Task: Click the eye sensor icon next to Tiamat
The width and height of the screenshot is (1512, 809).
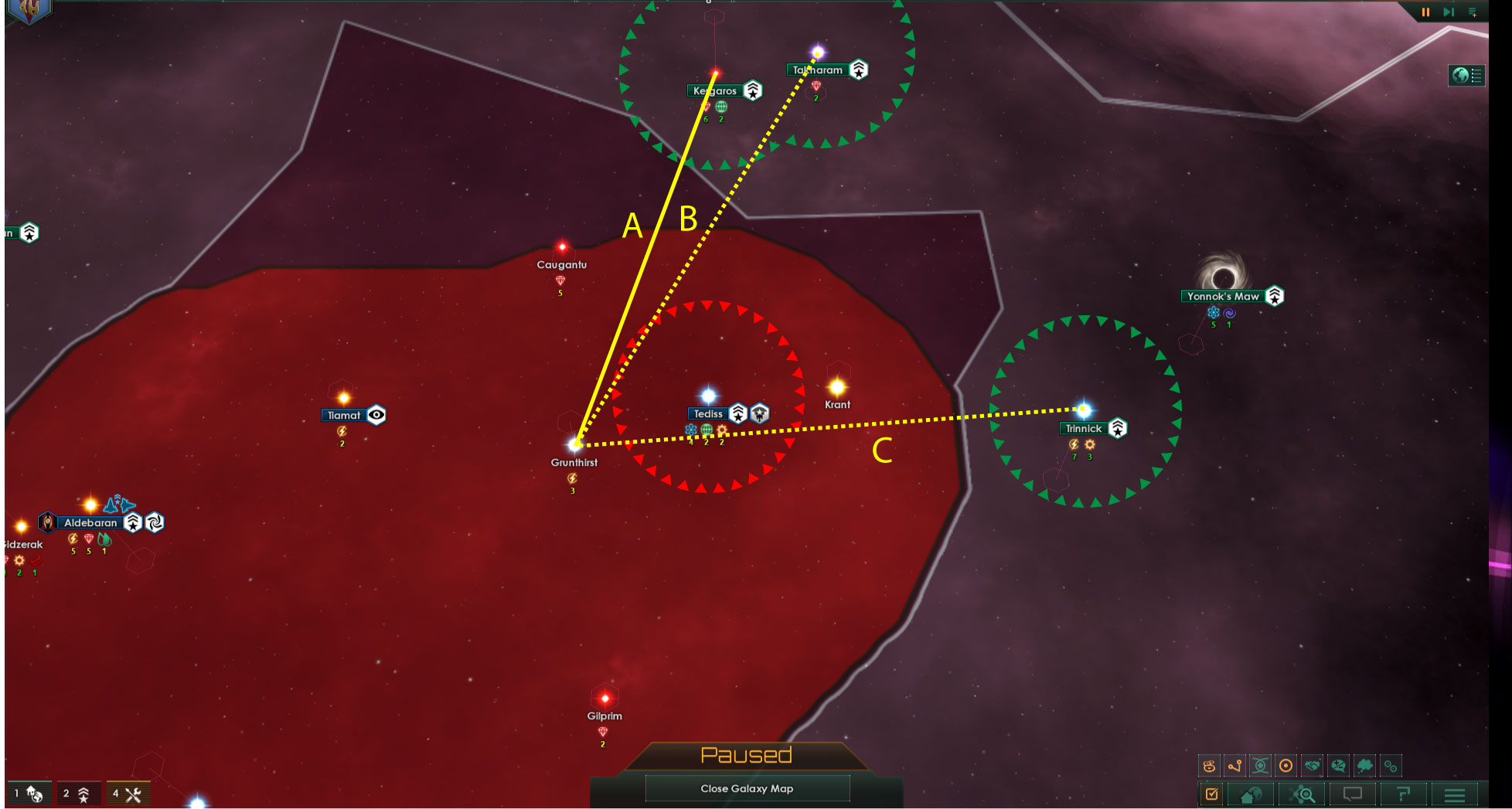Action: tap(376, 415)
